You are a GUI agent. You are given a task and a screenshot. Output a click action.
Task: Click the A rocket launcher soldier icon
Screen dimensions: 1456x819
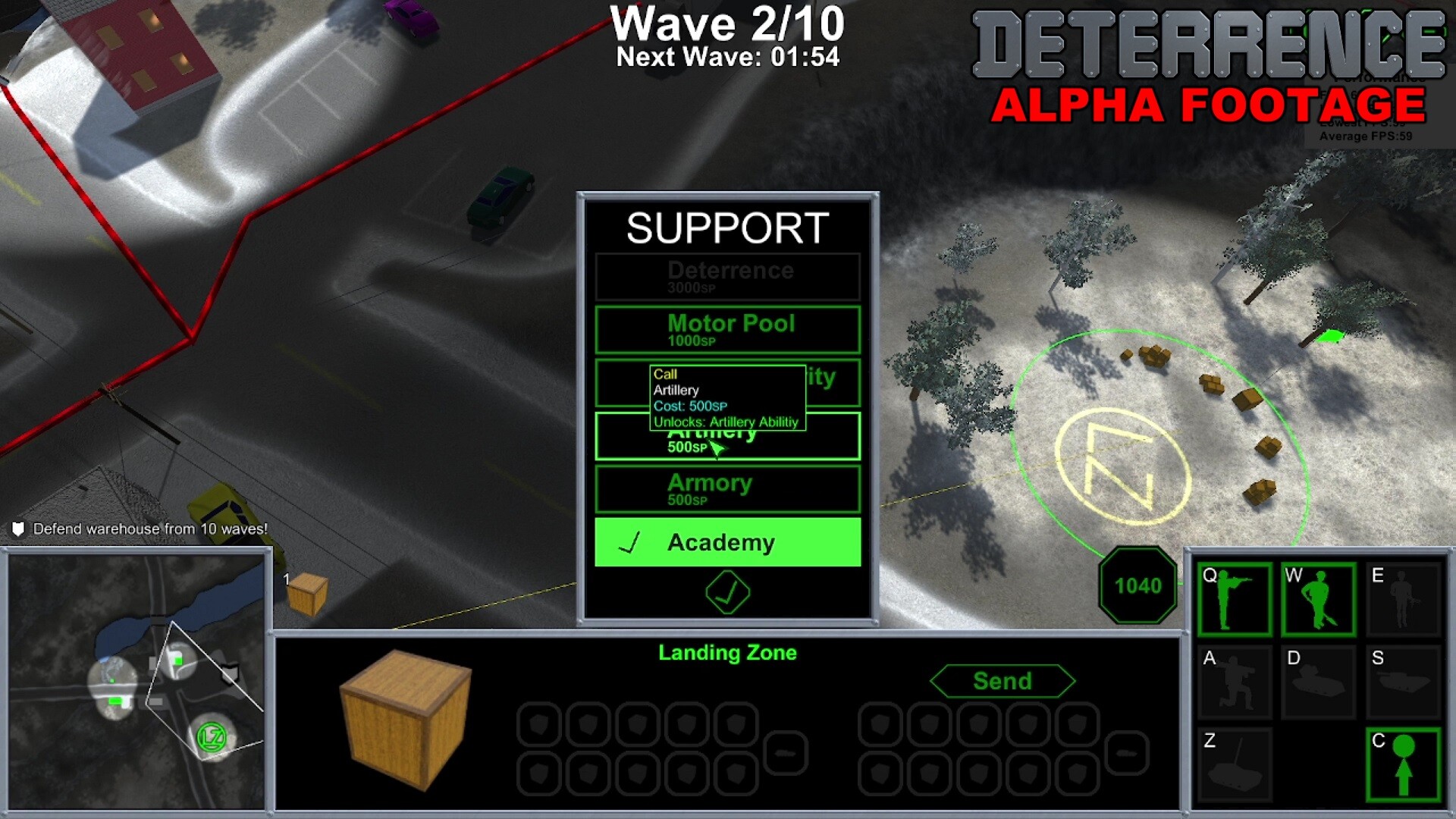(1235, 681)
